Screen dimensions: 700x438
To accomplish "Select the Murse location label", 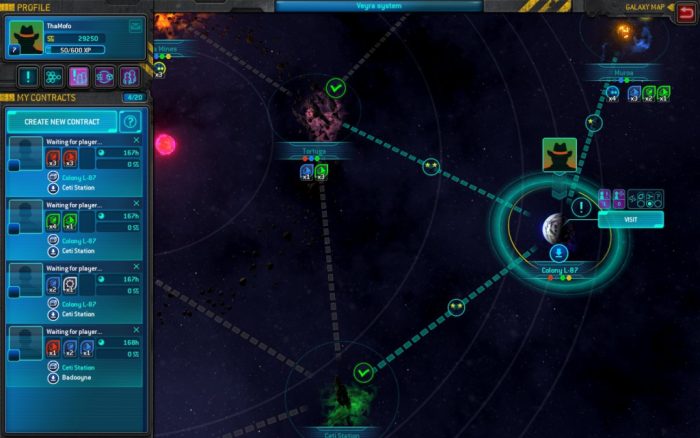I will click(623, 74).
